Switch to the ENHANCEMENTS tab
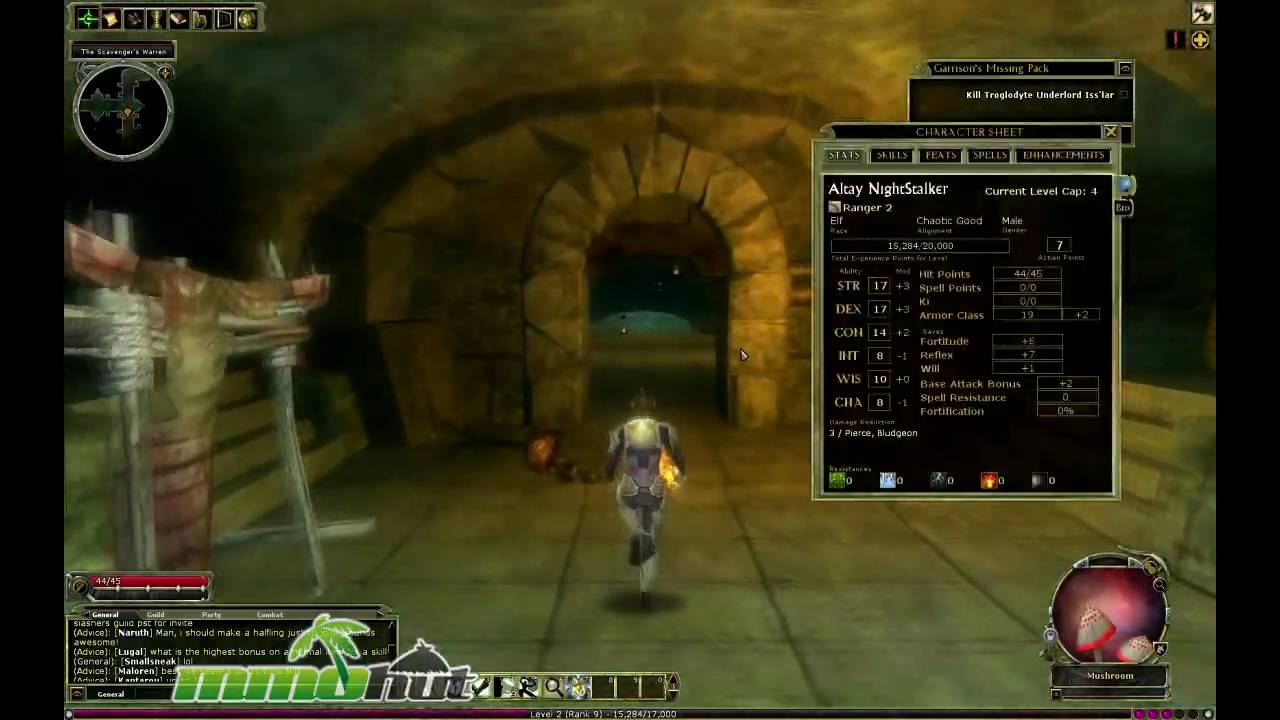1280x720 pixels. pos(1063,155)
